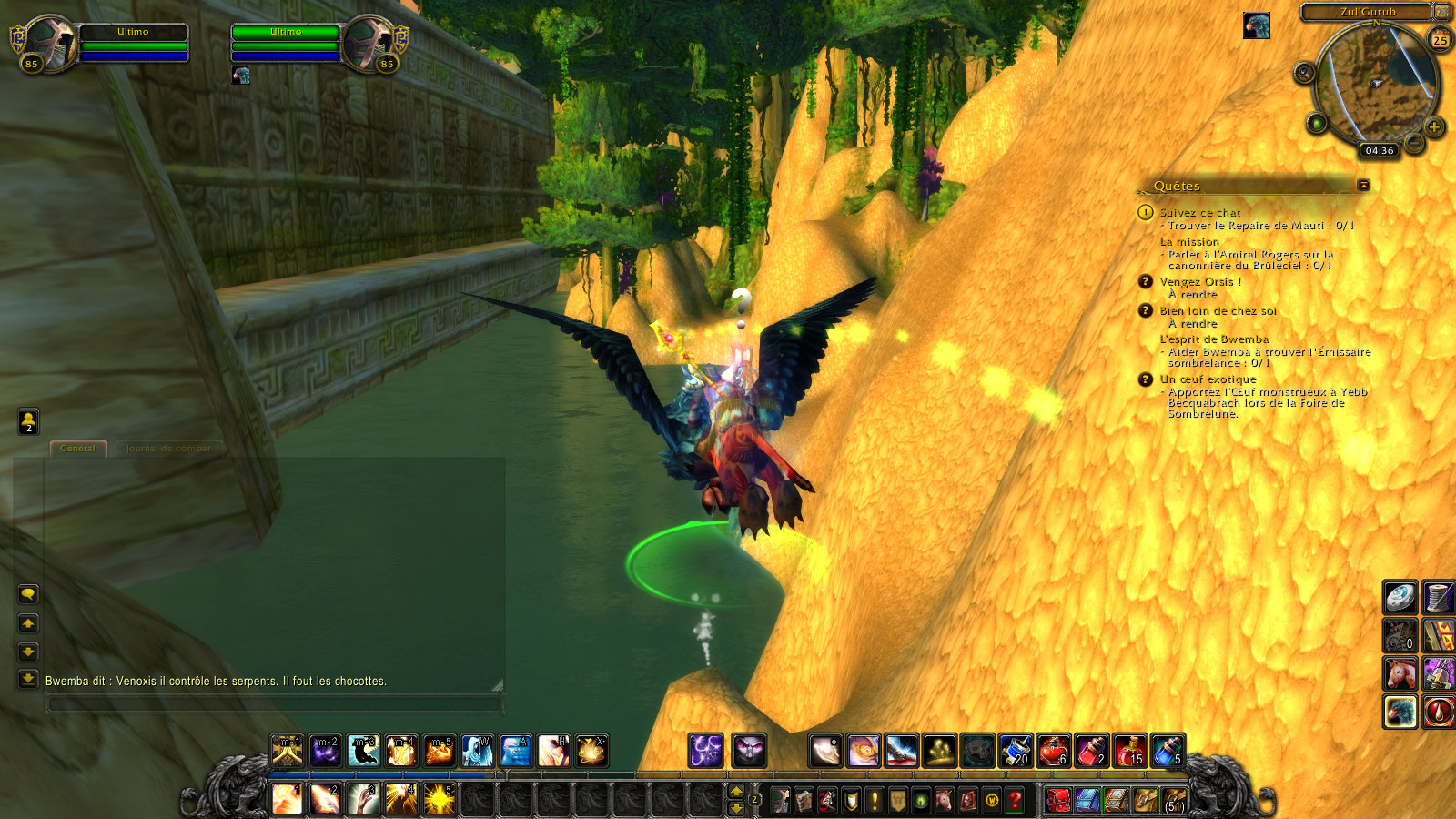
Task: Open the backpack showing 51 free slots
Action: click(1174, 800)
